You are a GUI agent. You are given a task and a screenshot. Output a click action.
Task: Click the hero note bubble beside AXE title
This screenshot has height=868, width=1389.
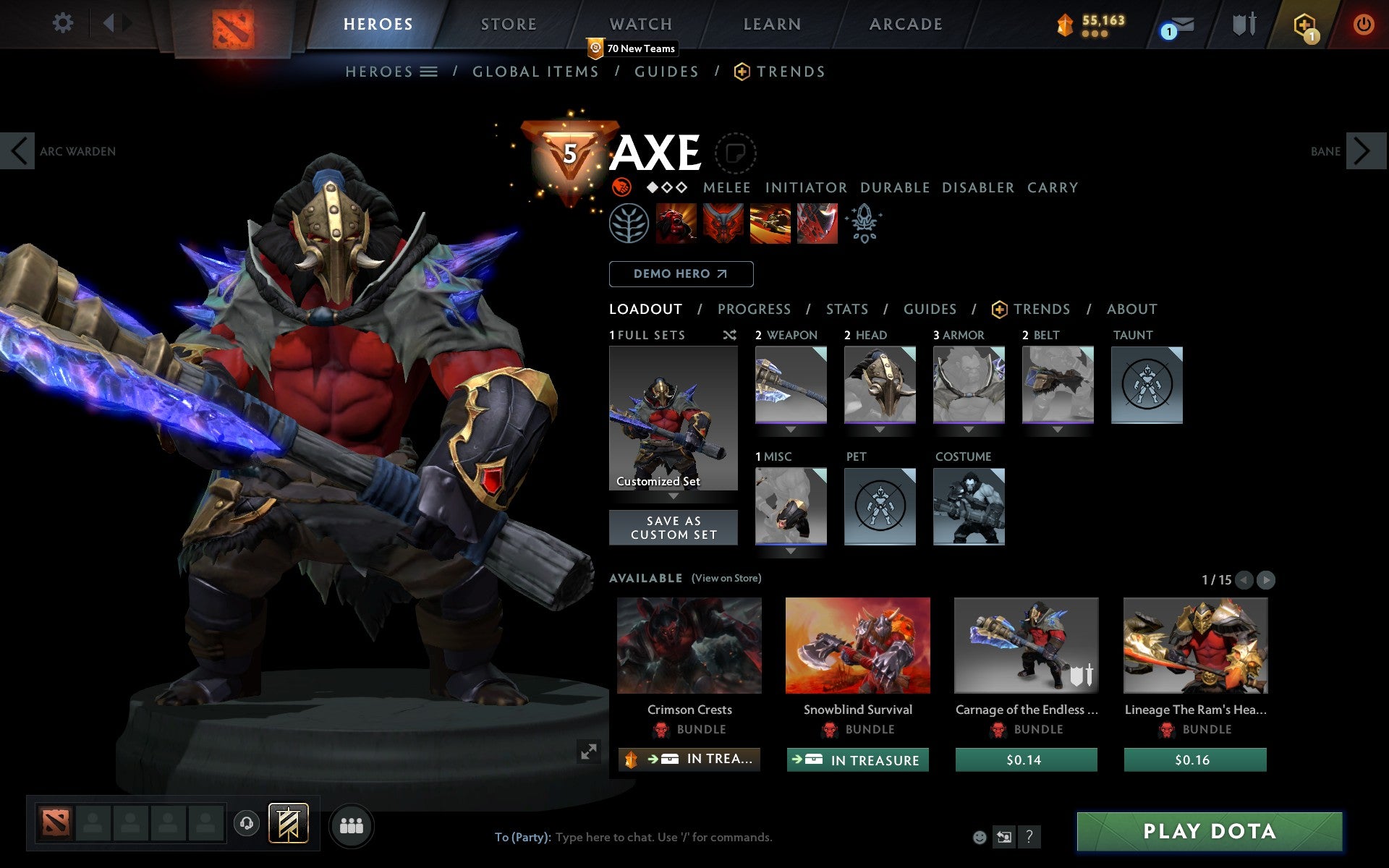tap(736, 153)
